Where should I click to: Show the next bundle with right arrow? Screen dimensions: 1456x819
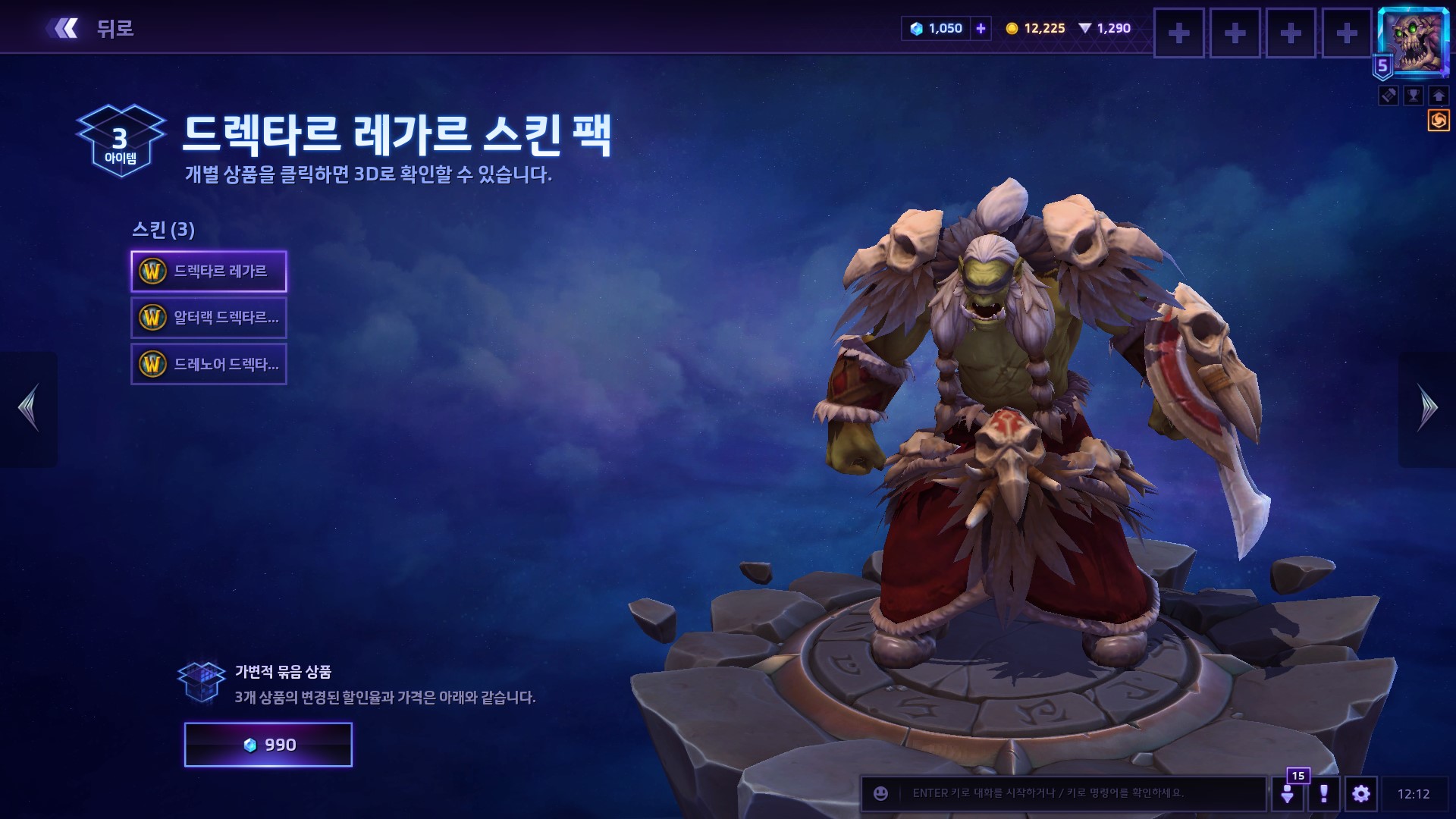pyautogui.click(x=1426, y=408)
